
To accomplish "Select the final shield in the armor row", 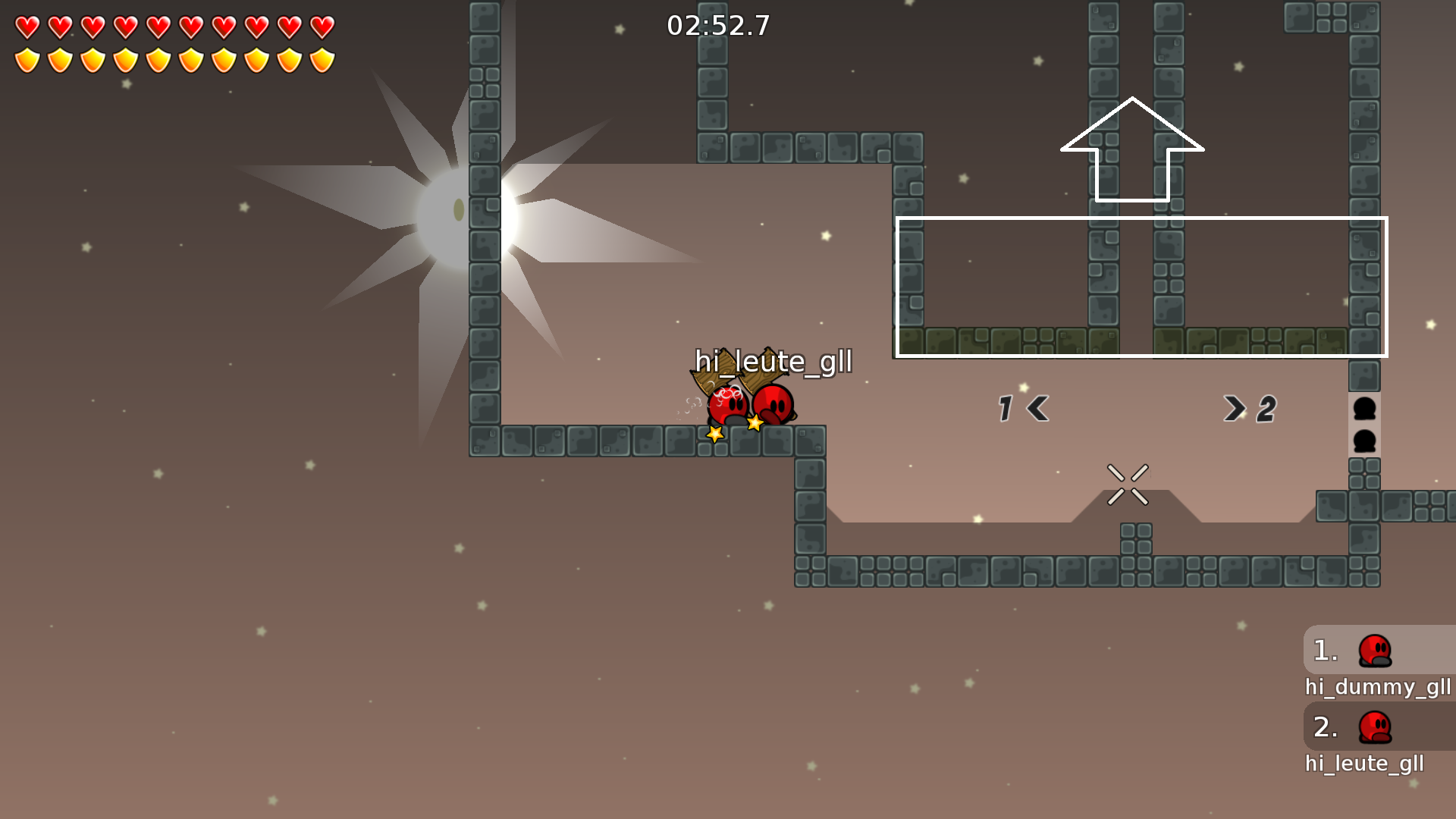I will coord(322,58).
